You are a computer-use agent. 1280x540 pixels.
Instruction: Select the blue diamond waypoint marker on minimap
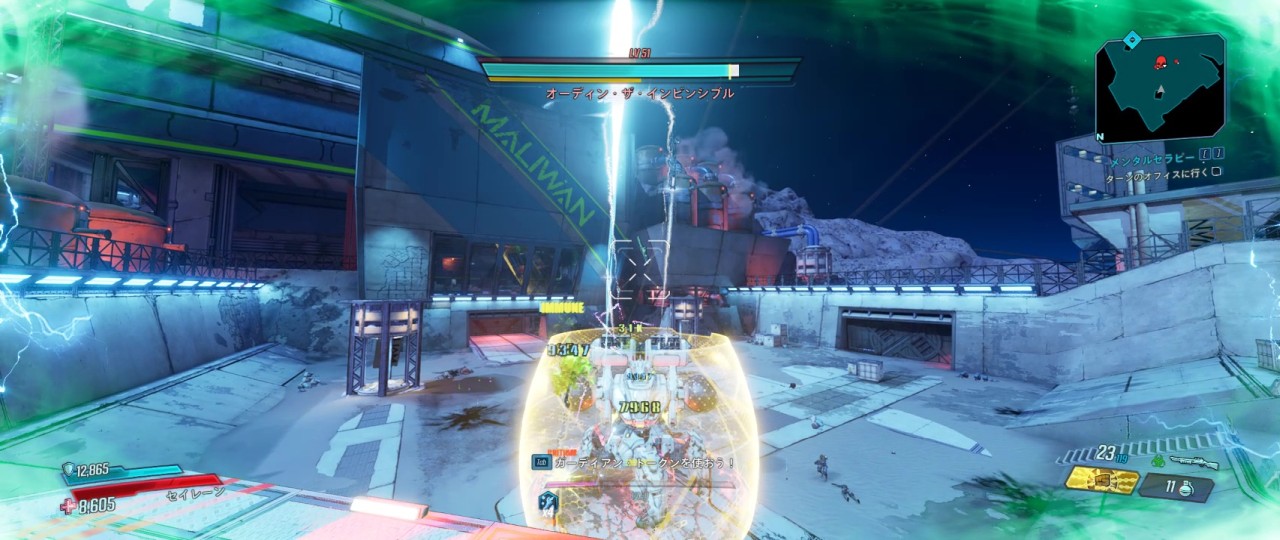[1132, 40]
